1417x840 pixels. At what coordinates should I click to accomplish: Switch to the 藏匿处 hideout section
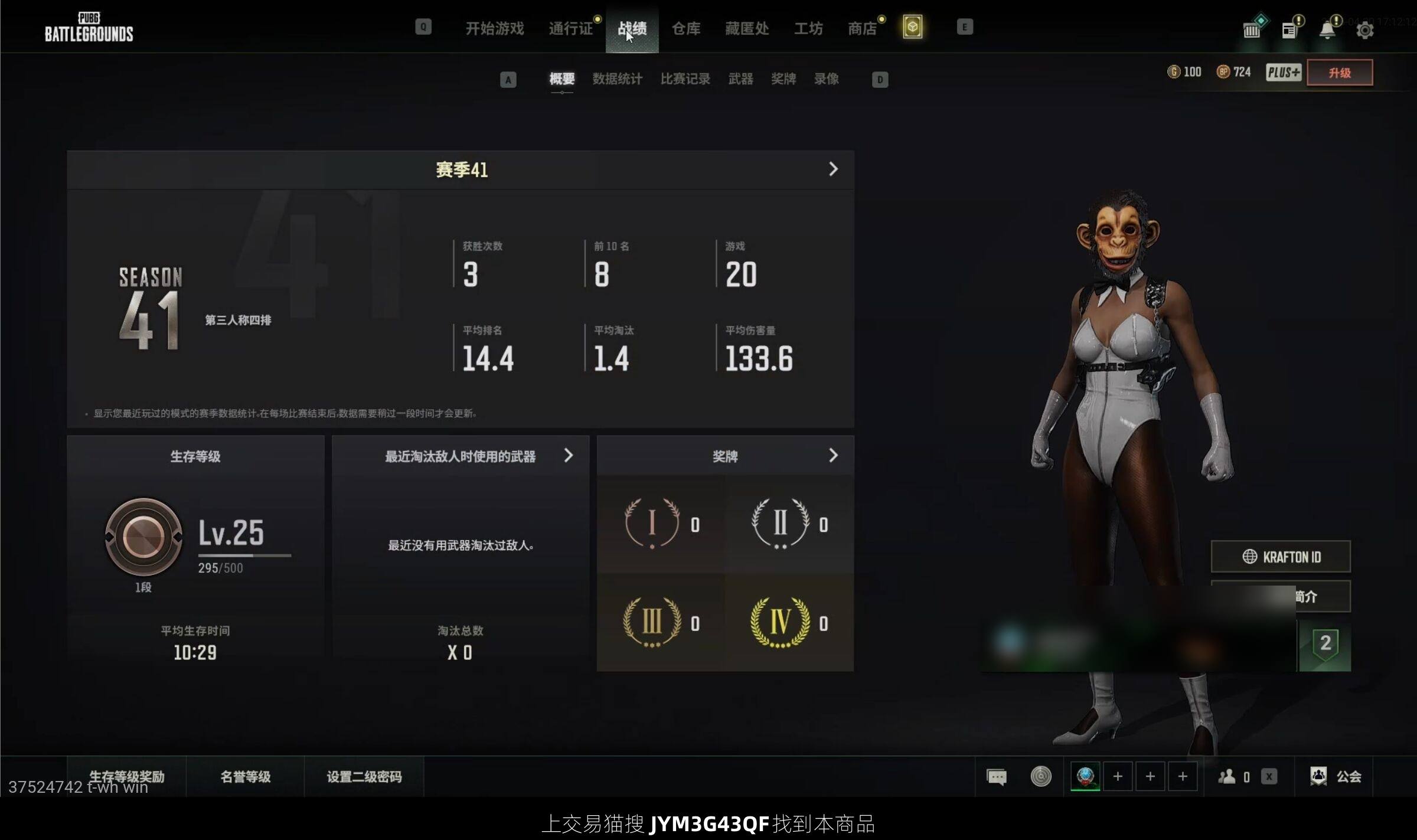[x=746, y=28]
